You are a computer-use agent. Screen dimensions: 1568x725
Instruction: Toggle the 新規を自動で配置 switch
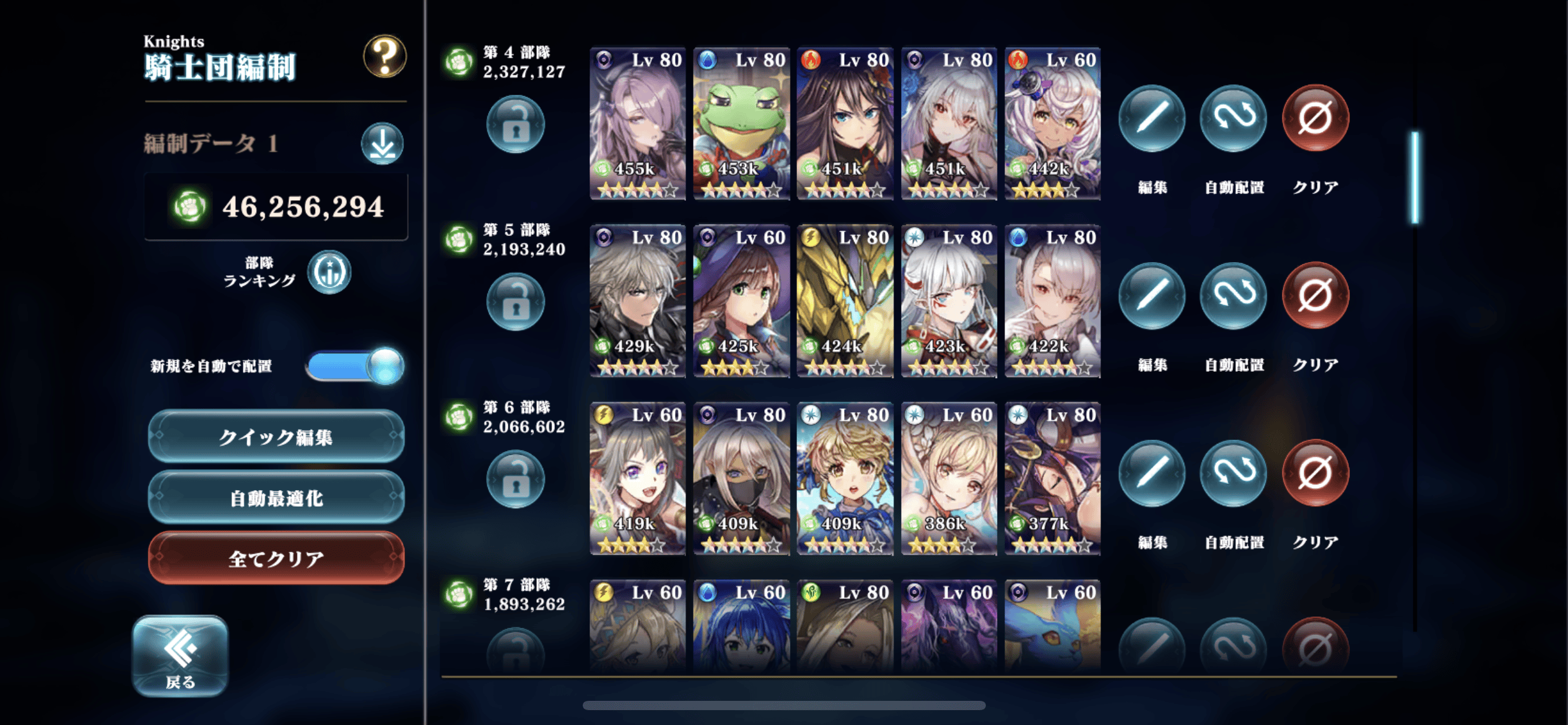point(355,366)
